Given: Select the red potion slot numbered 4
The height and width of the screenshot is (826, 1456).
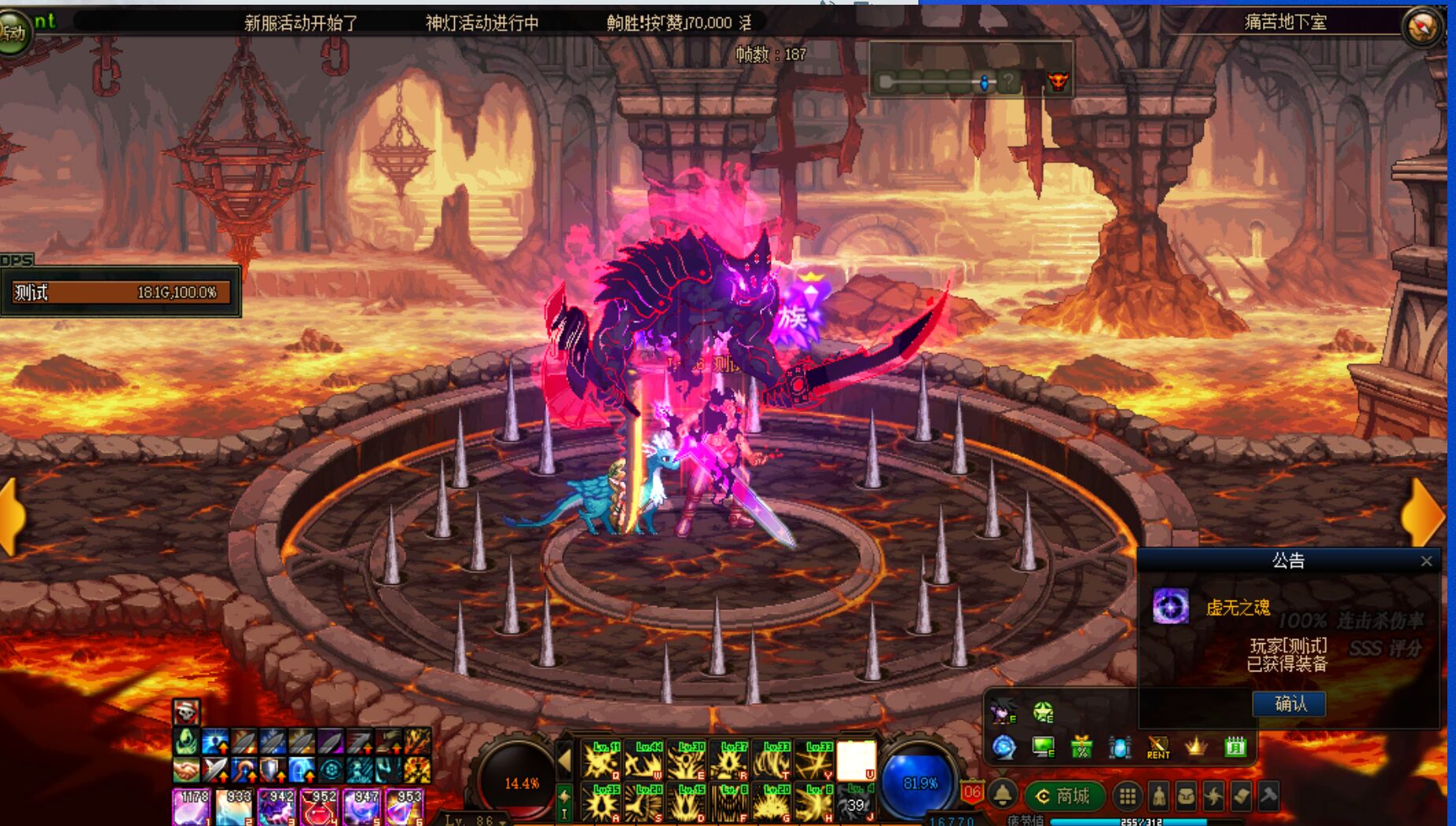Looking at the screenshot, I should (x=318, y=807).
